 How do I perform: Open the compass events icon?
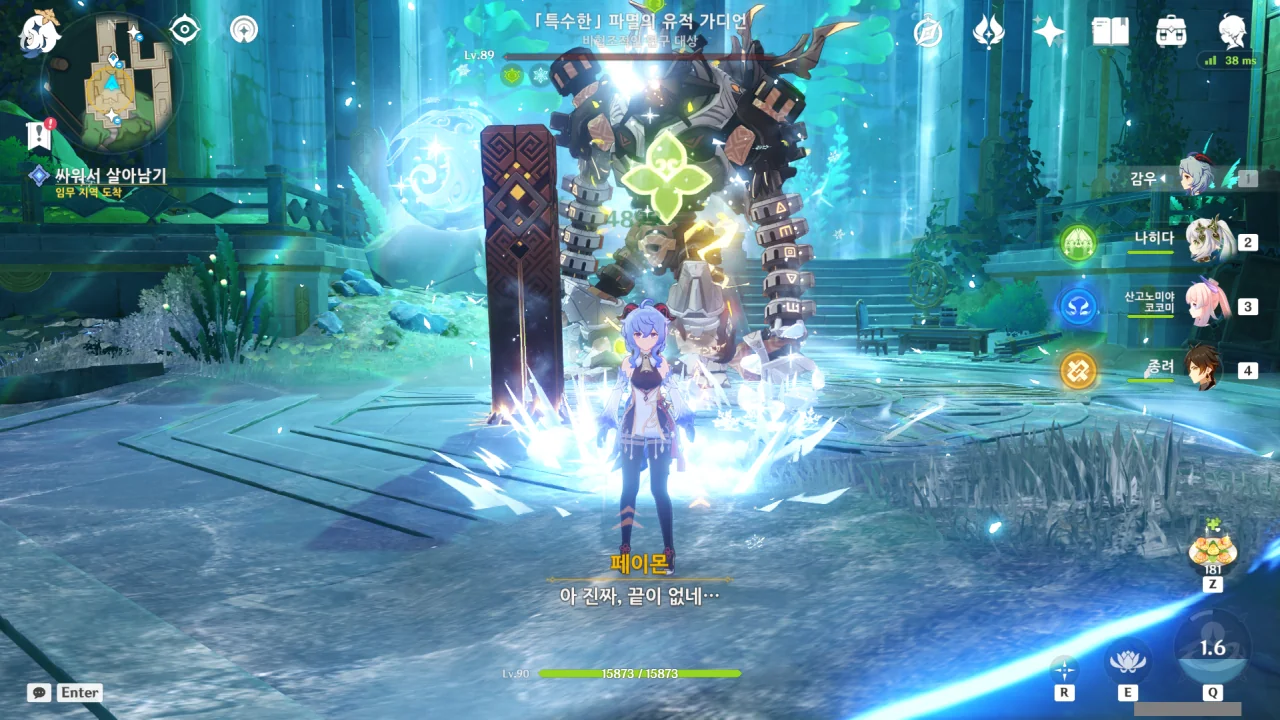[x=928, y=32]
